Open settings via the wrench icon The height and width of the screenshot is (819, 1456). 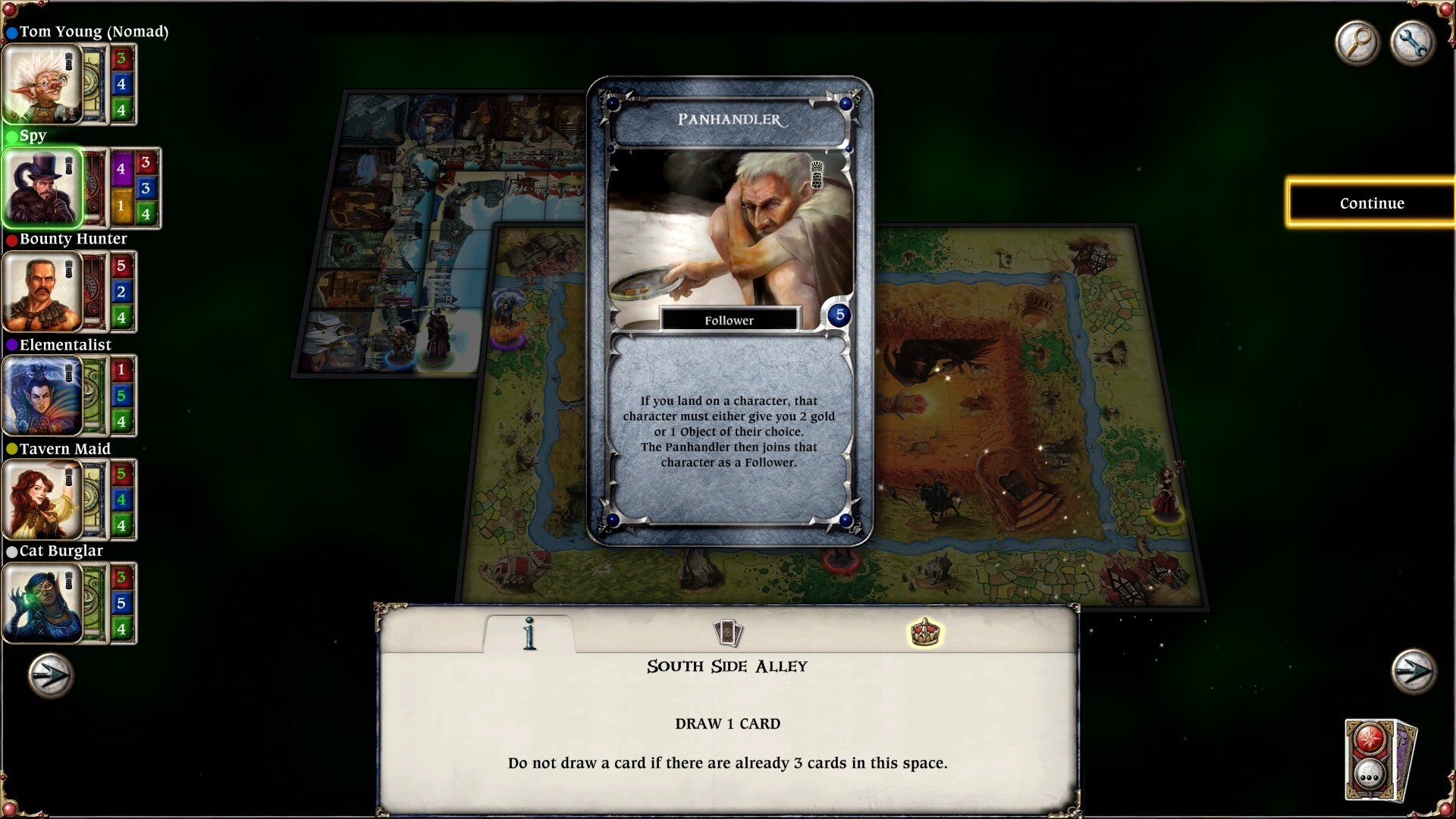click(1413, 43)
